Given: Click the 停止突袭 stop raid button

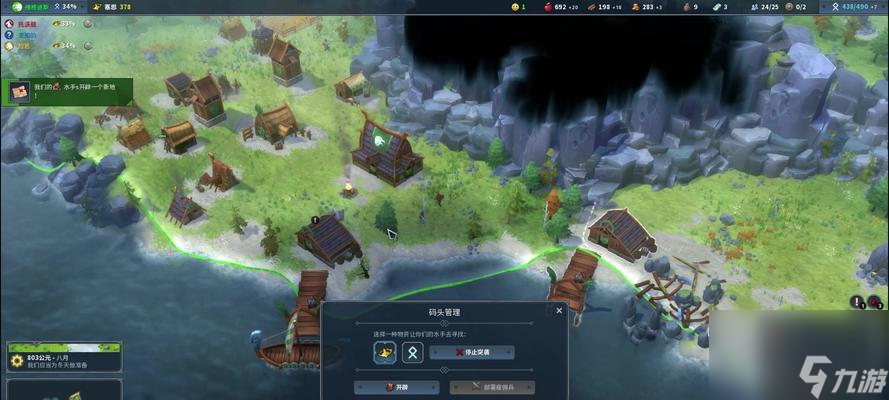Looking at the screenshot, I should point(472,352).
